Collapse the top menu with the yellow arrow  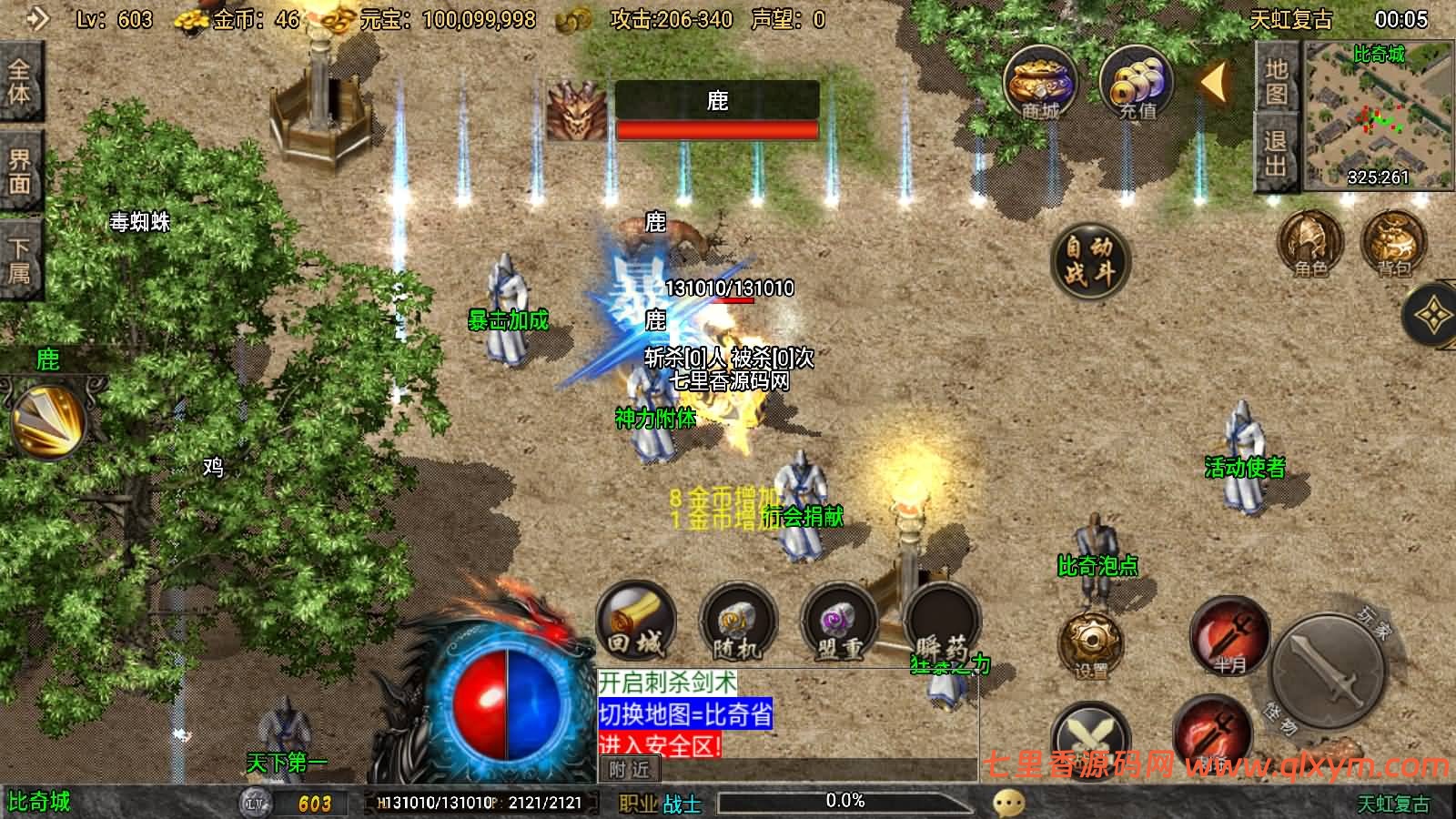(x=1212, y=83)
